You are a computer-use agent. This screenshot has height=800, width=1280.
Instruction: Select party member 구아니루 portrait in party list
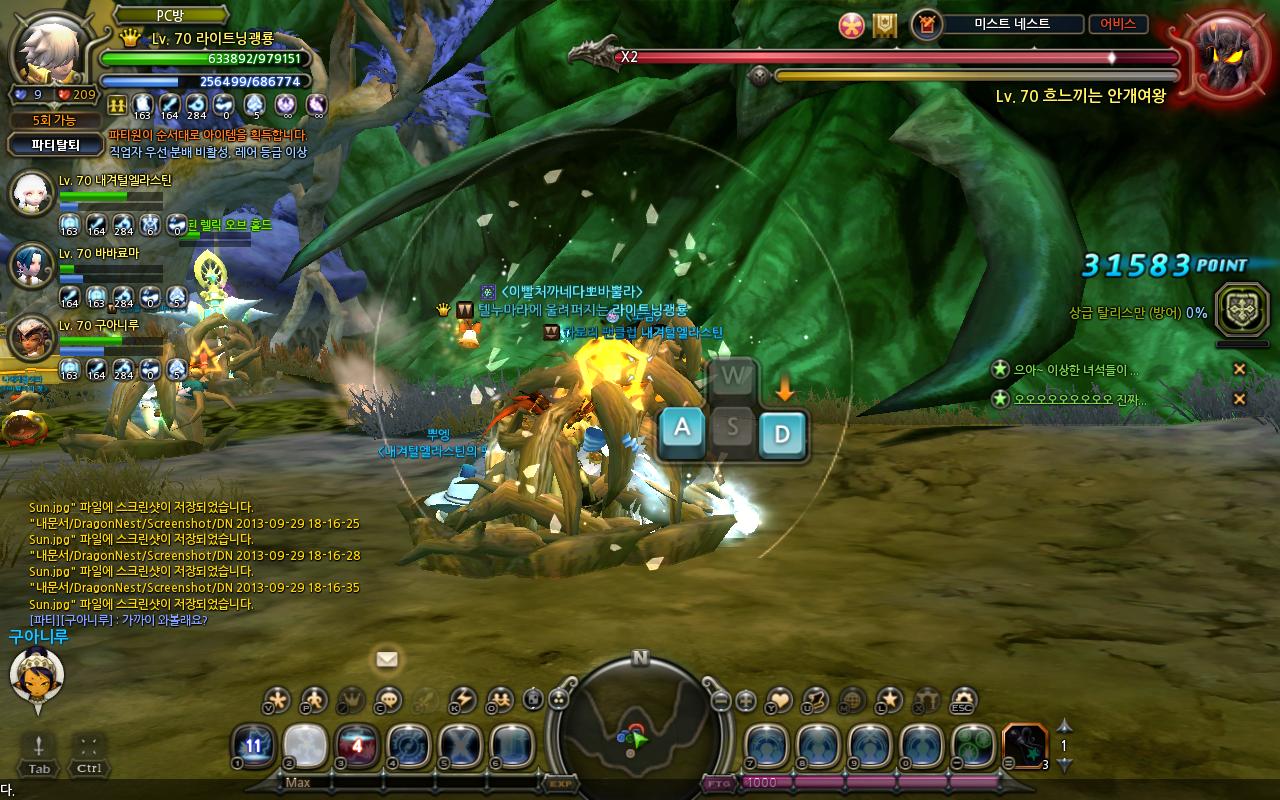point(30,337)
